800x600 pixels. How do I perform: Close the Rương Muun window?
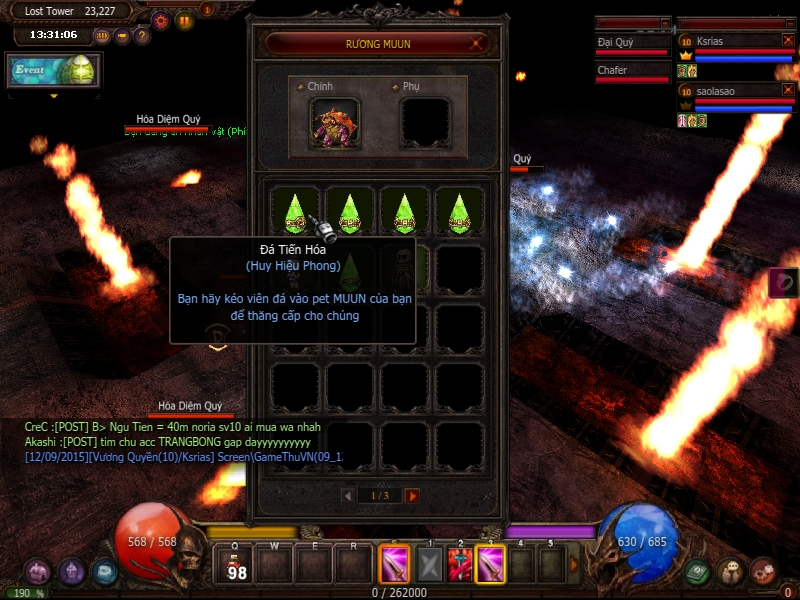pos(479,43)
